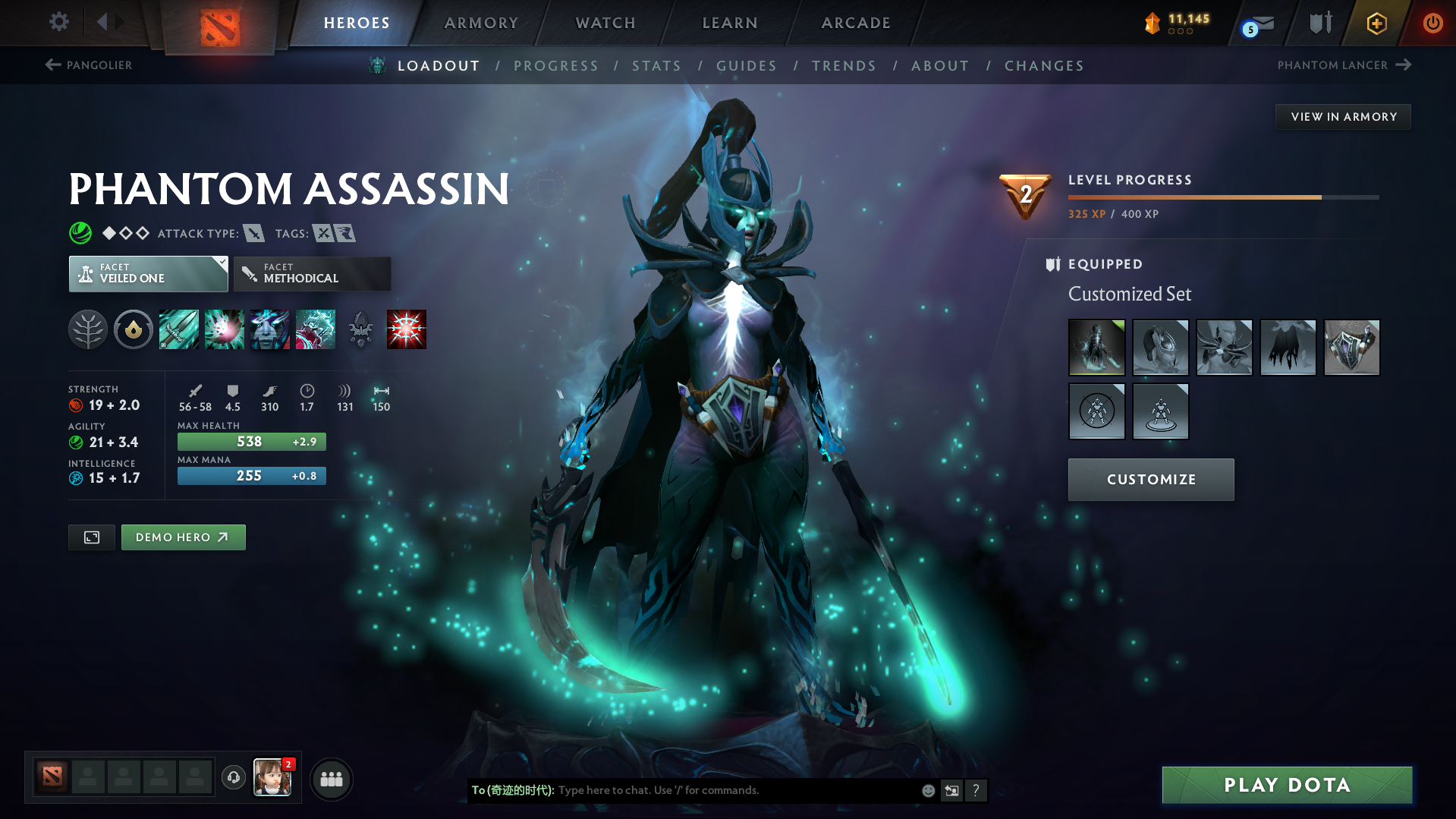Select the first customized set item thumbnail
This screenshot has height=819, width=1456.
coord(1096,347)
